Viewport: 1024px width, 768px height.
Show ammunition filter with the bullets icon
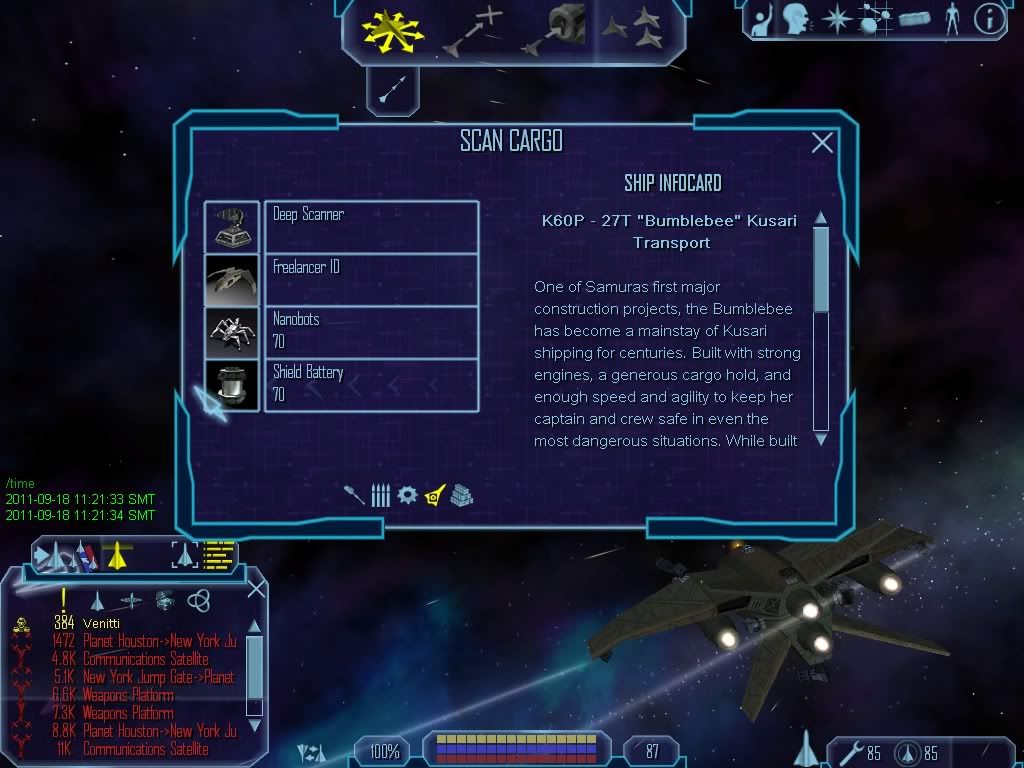(380, 495)
